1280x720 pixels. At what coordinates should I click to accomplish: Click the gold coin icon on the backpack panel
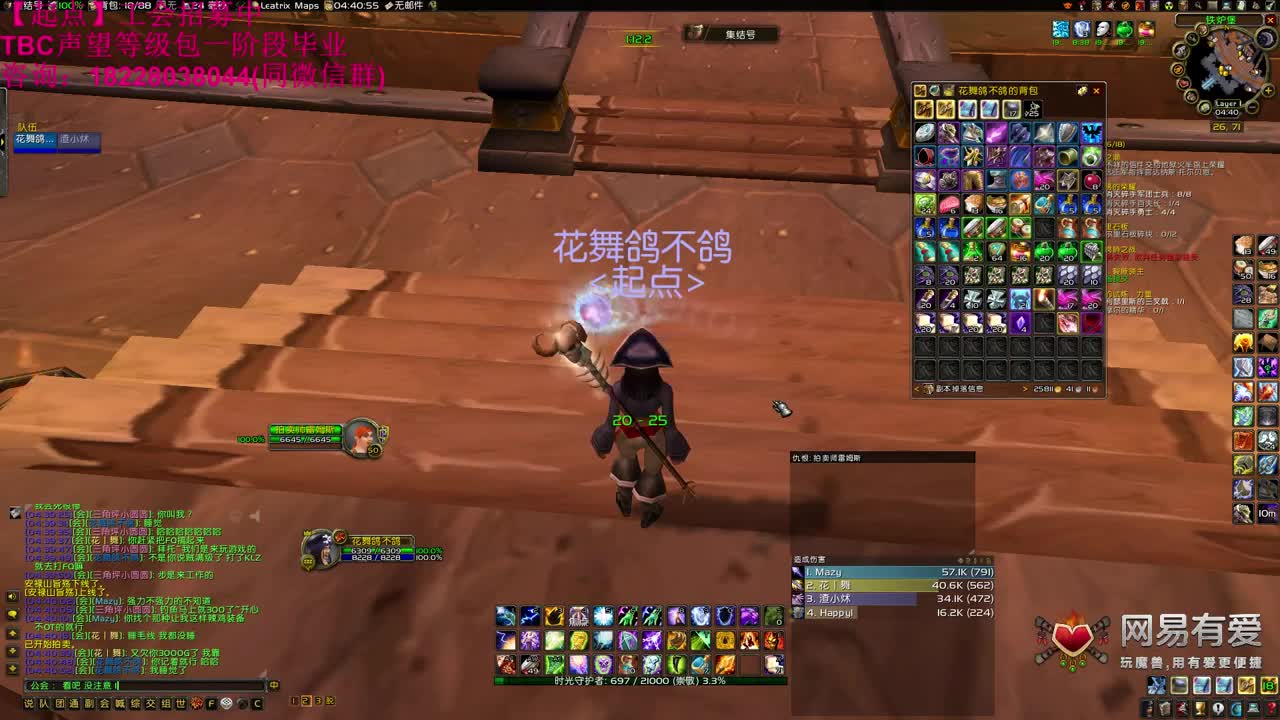pos(1082,91)
